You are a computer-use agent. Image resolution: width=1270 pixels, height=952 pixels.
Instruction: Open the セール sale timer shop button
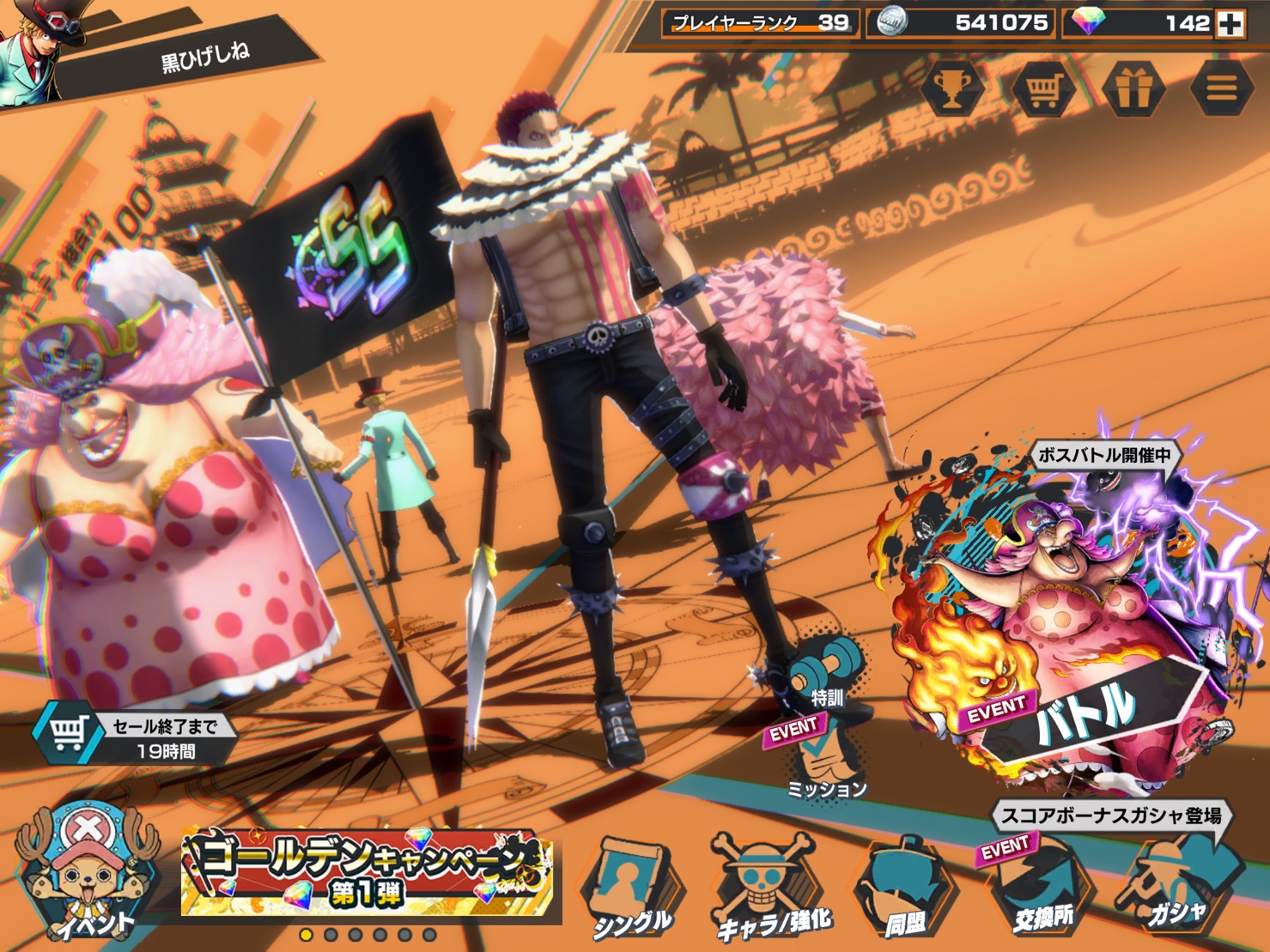tap(137, 737)
